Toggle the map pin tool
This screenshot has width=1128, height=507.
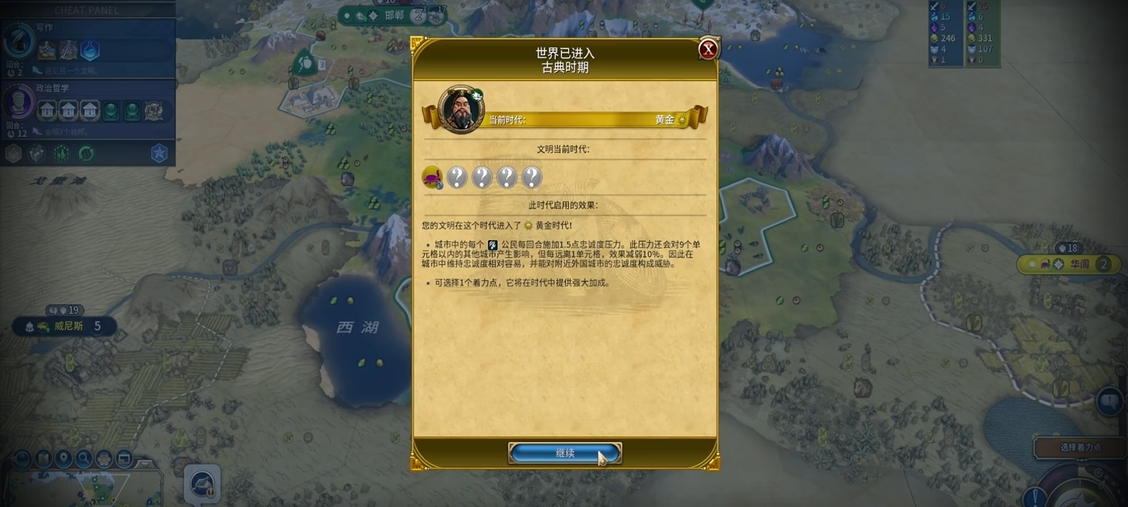click(64, 459)
